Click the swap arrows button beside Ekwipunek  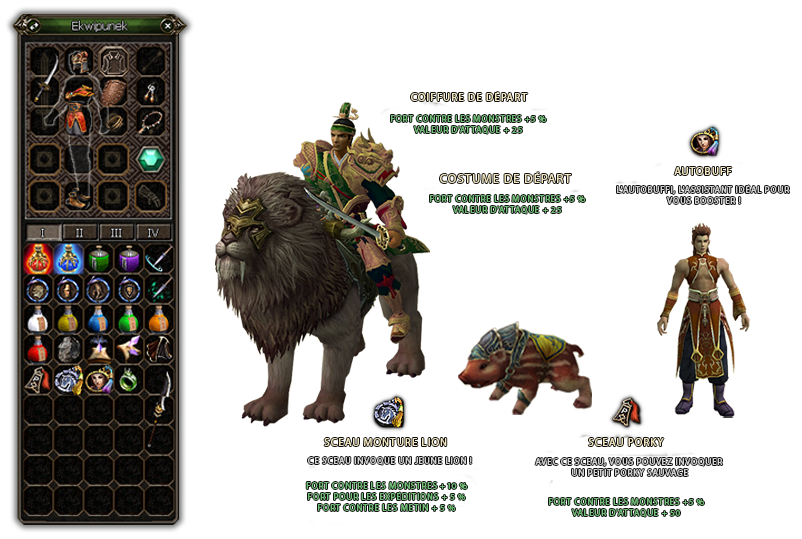tap(33, 26)
